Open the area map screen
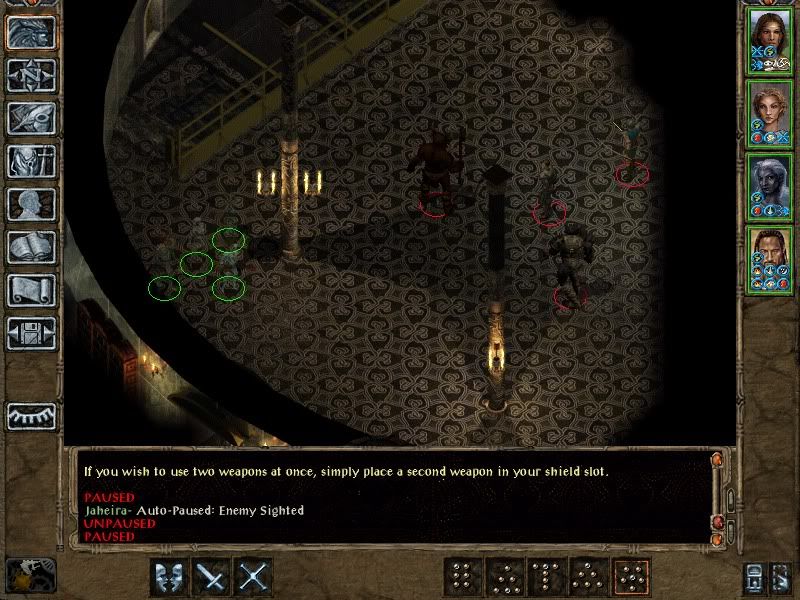 32,76
